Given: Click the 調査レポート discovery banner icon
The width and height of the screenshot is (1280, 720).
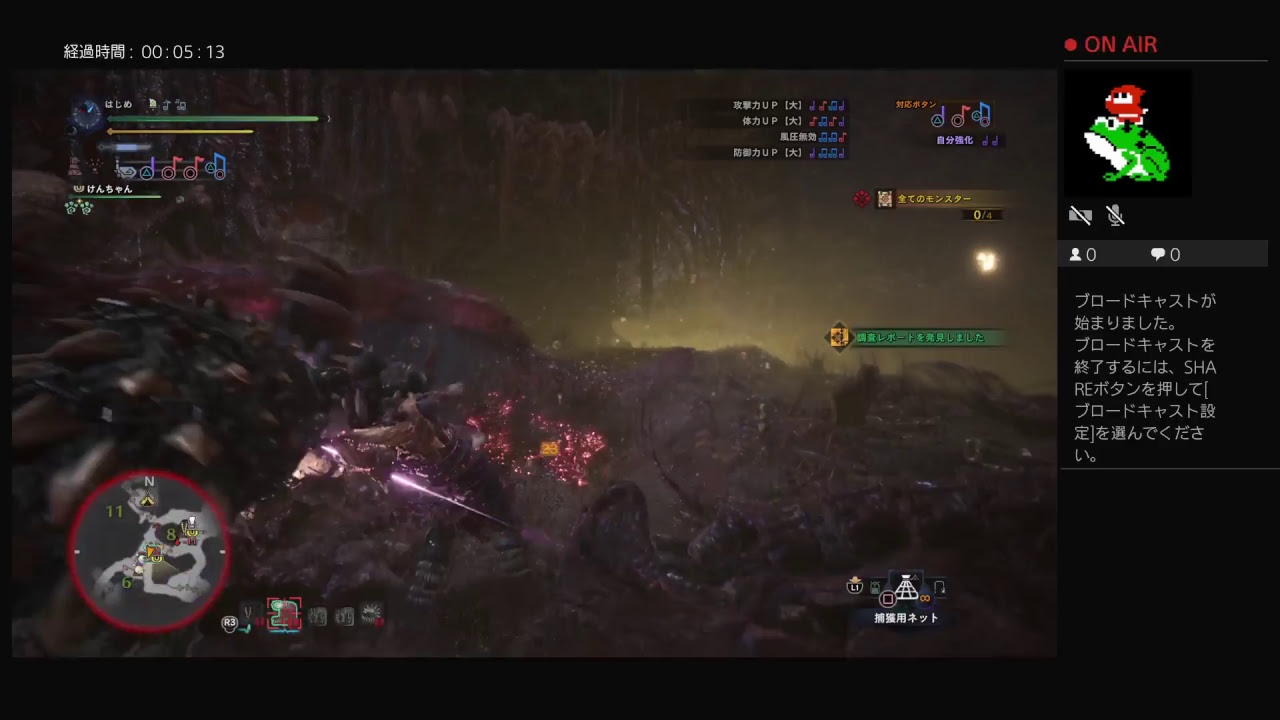Looking at the screenshot, I should [x=837, y=338].
